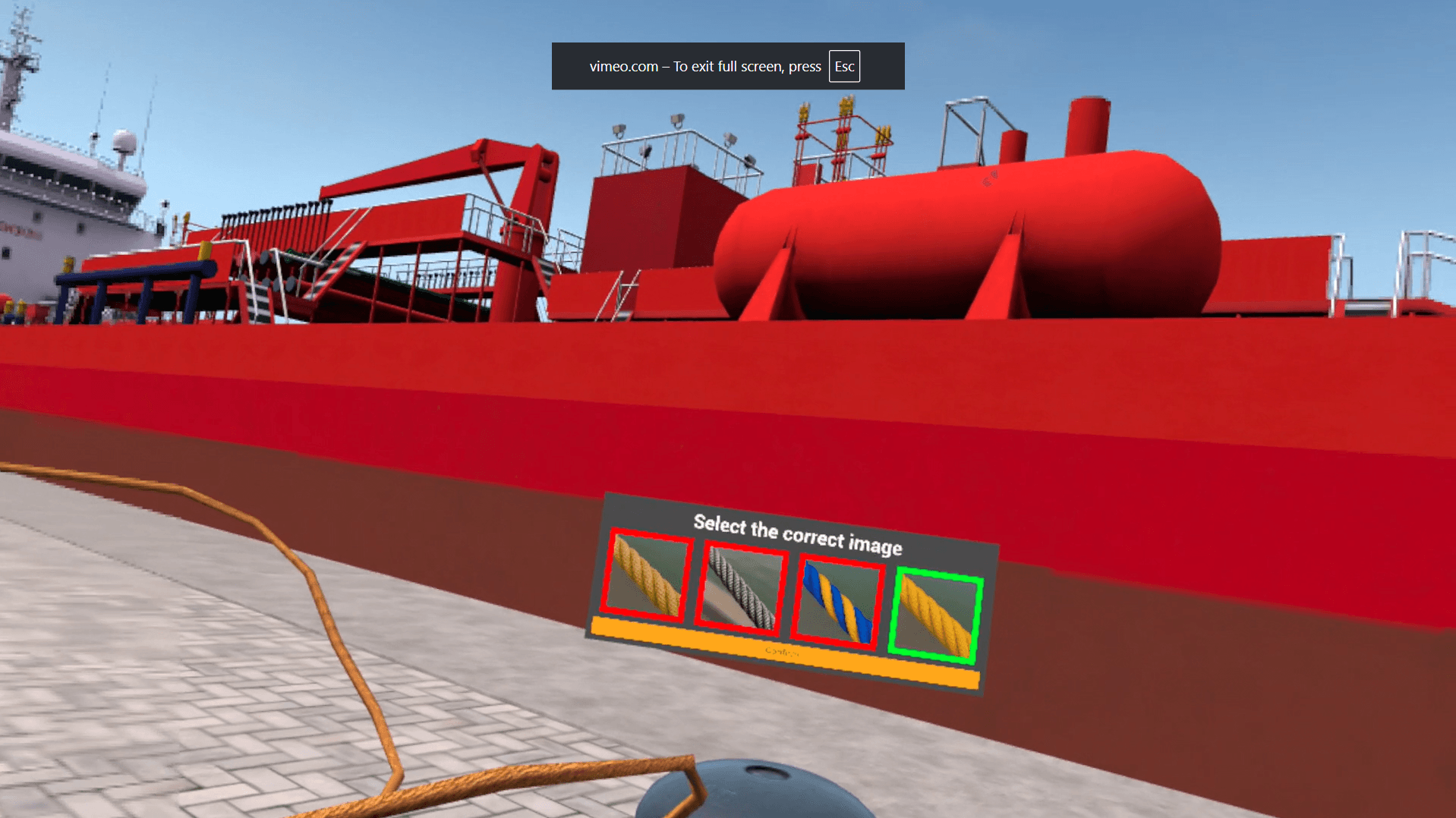Image resolution: width=1456 pixels, height=818 pixels.
Task: Click the Select the correct image heading
Action: point(796,535)
